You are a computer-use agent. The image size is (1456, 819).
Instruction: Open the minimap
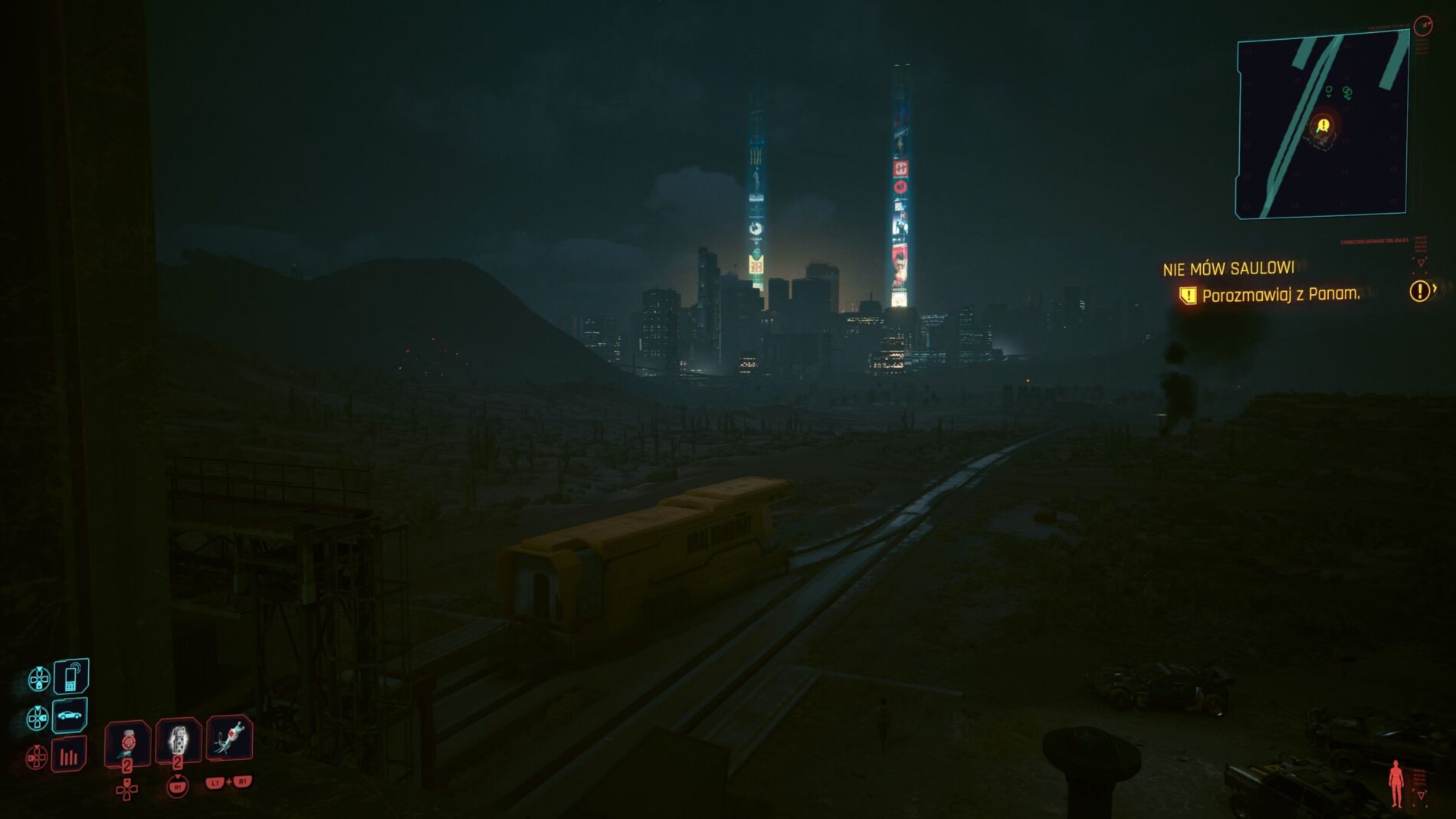(1322, 126)
